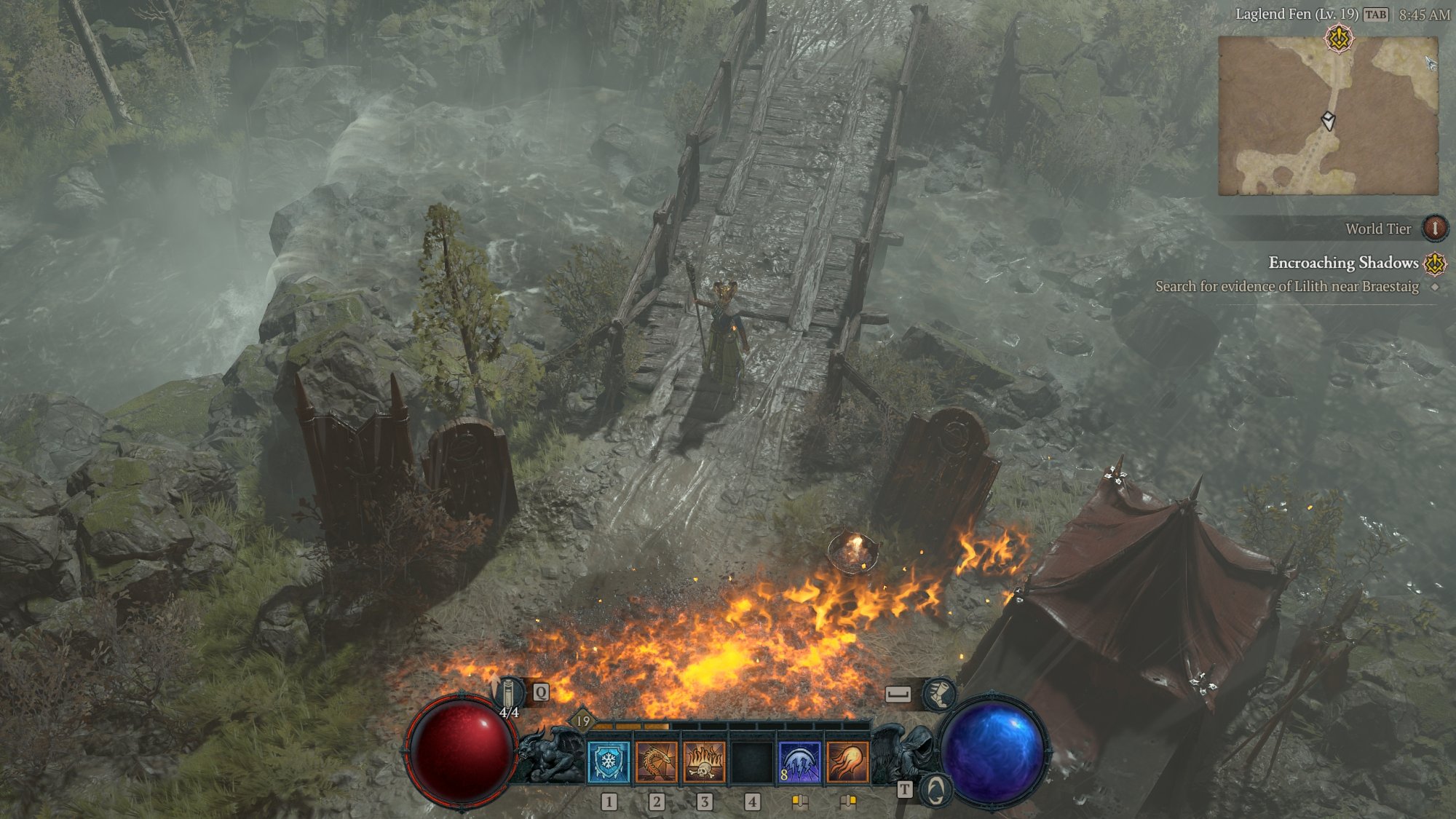Activate the Evade boot icon
The width and height of the screenshot is (1456, 819).
939,695
